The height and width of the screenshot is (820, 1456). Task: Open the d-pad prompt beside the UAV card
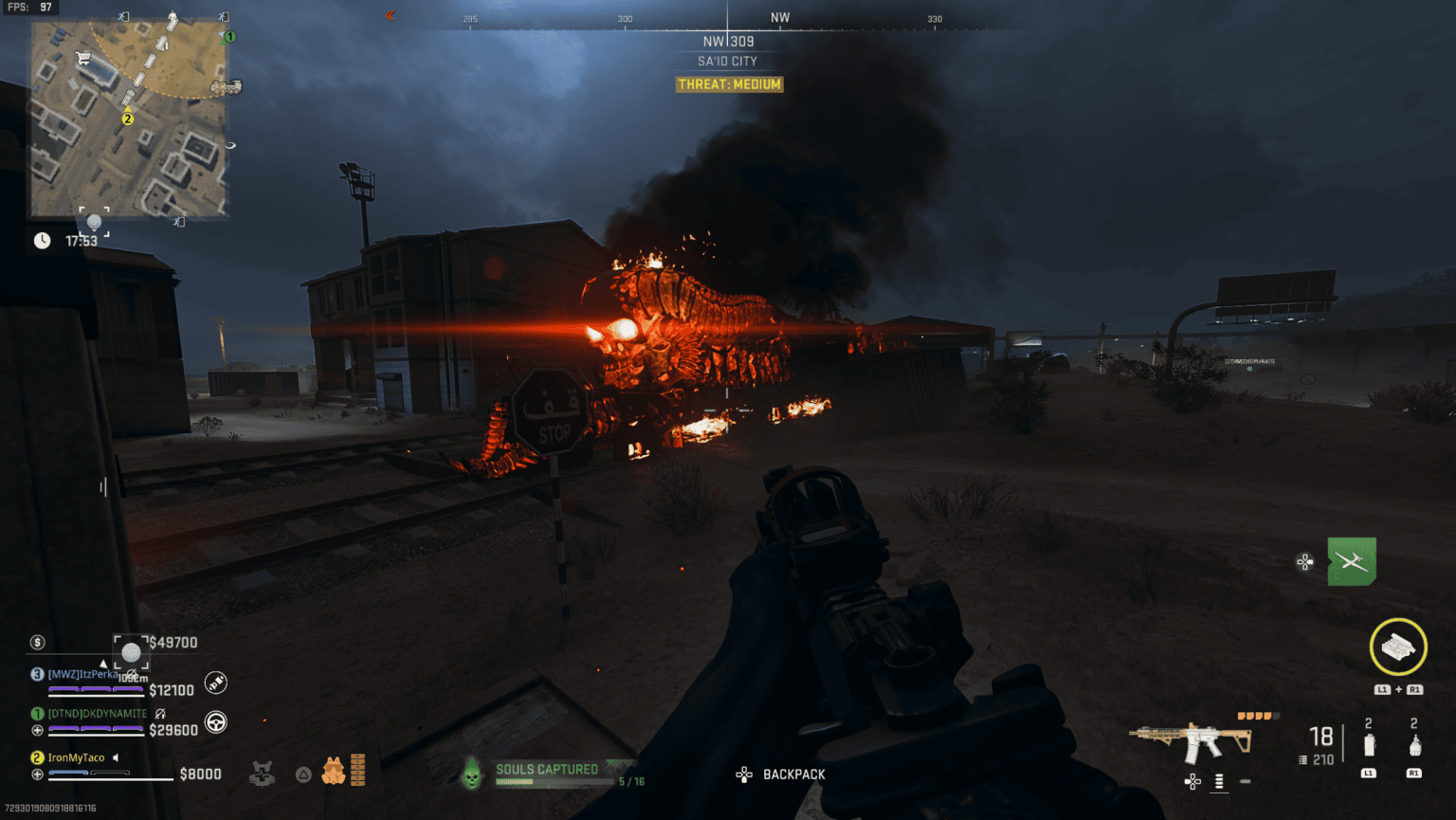coord(1304,561)
